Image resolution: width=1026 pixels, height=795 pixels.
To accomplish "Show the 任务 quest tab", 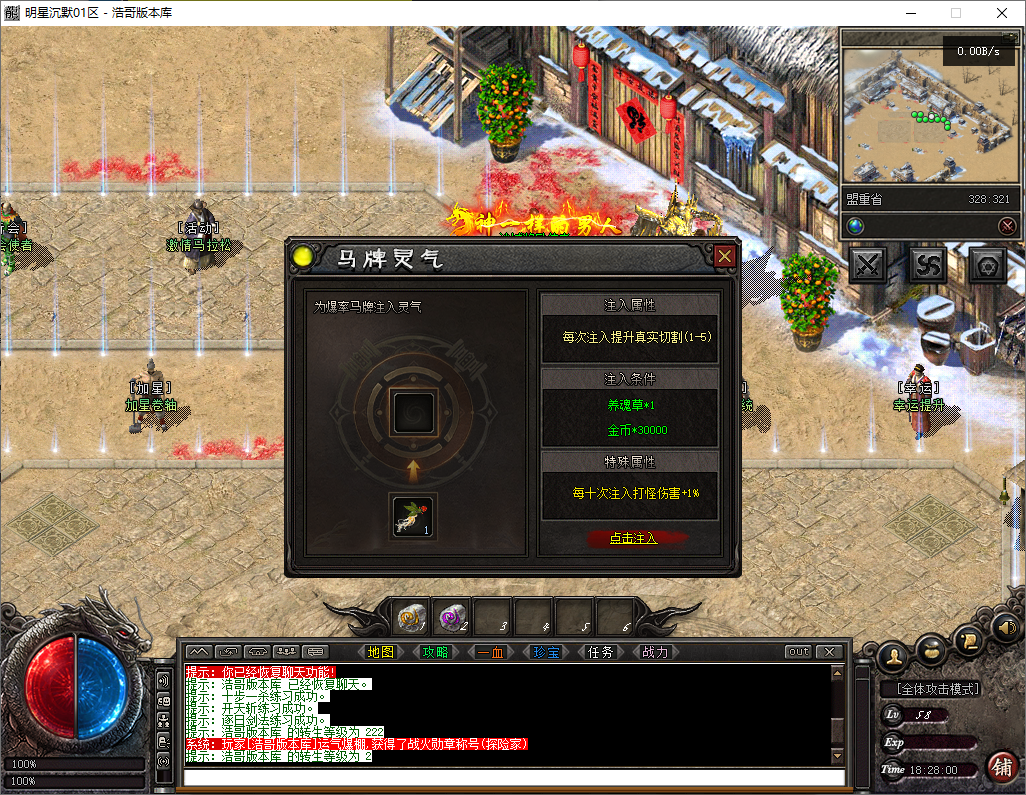I will [600, 652].
